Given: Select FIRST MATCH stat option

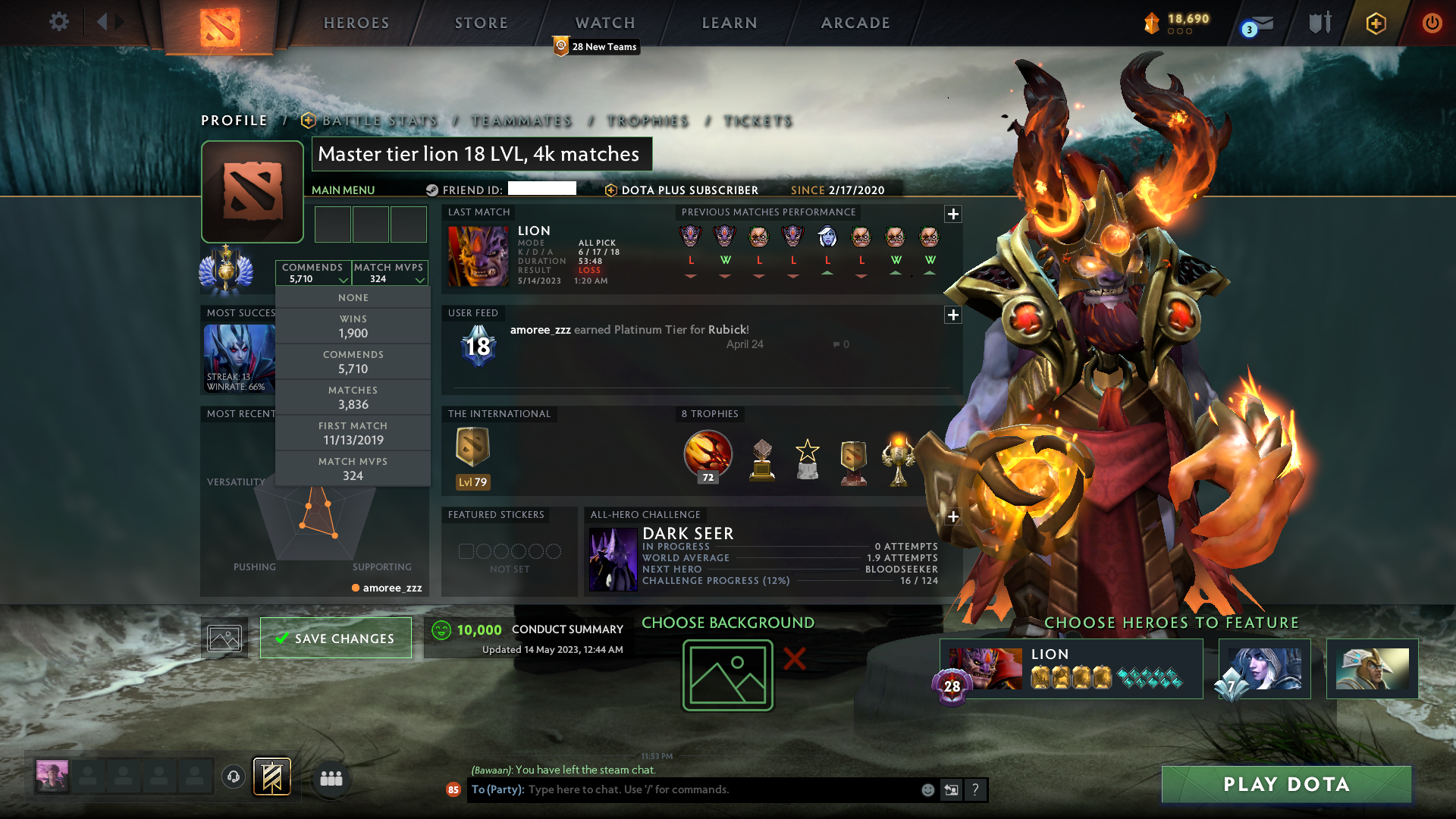Looking at the screenshot, I should [x=353, y=432].
